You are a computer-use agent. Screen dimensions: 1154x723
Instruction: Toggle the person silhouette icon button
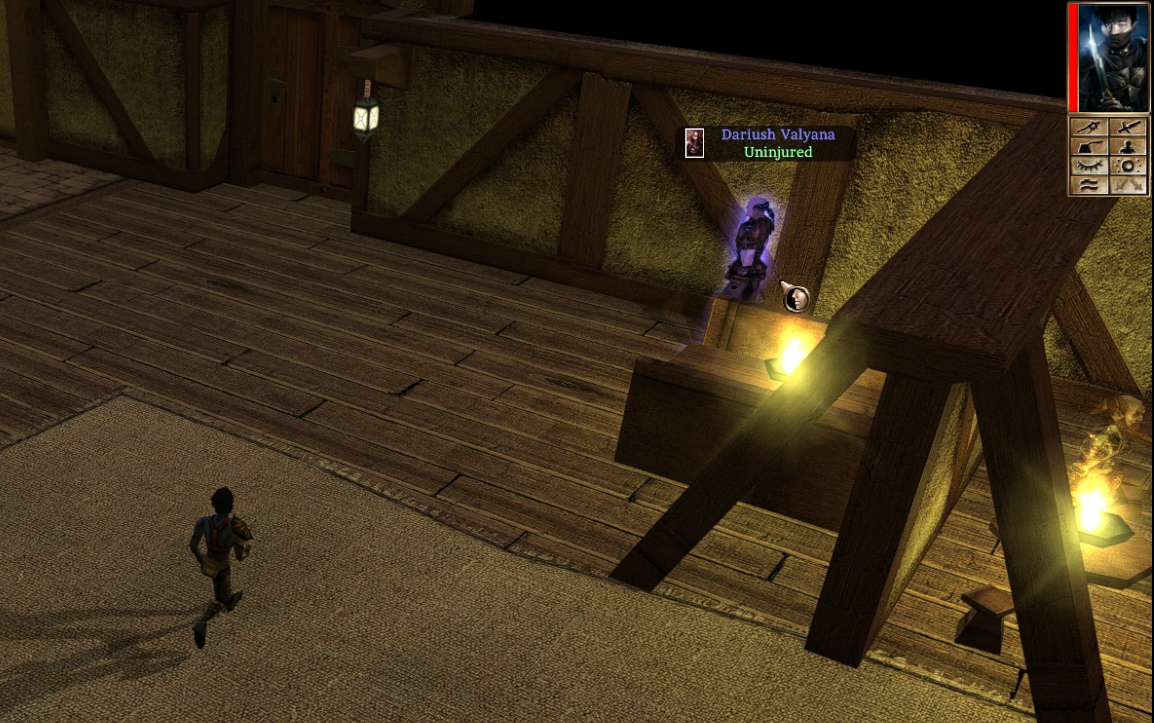pyautogui.click(x=1128, y=147)
